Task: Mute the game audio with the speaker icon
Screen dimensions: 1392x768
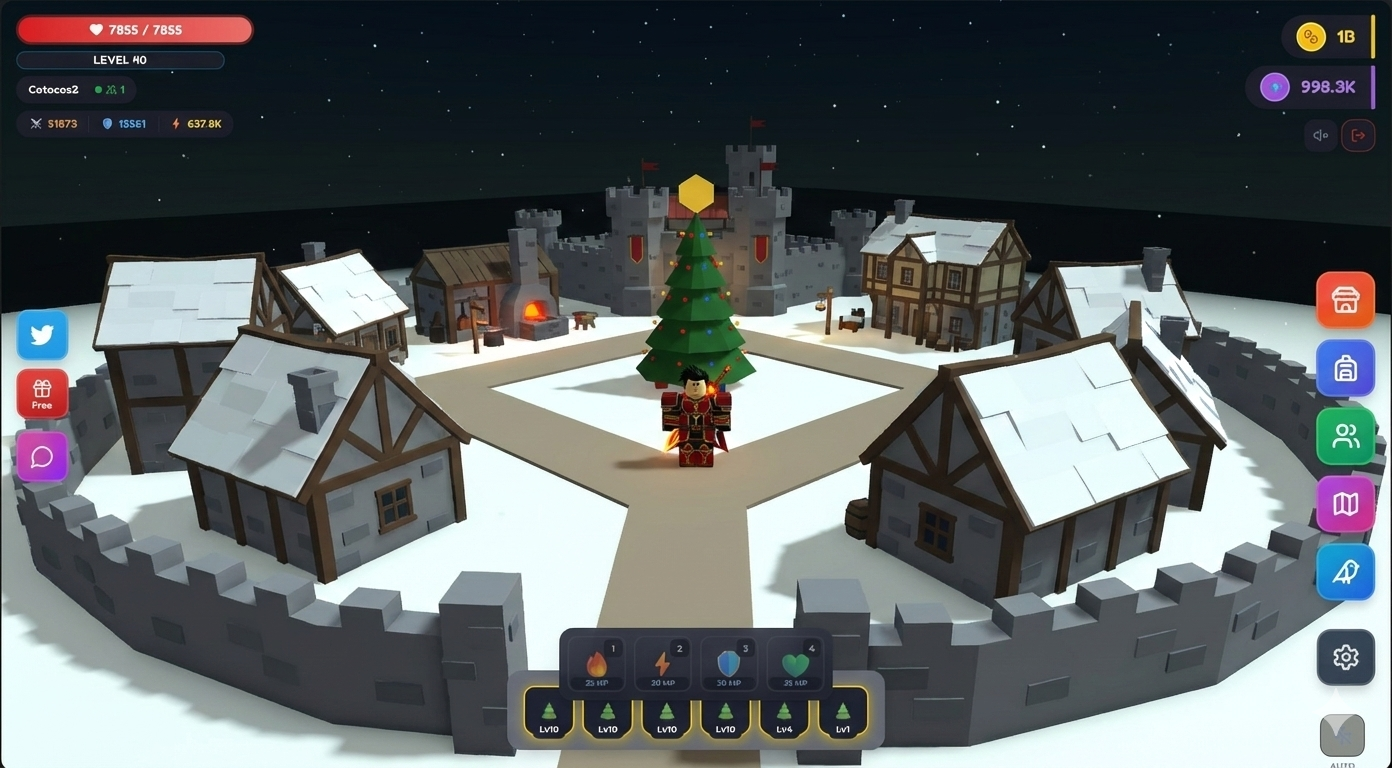Action: [1320, 135]
